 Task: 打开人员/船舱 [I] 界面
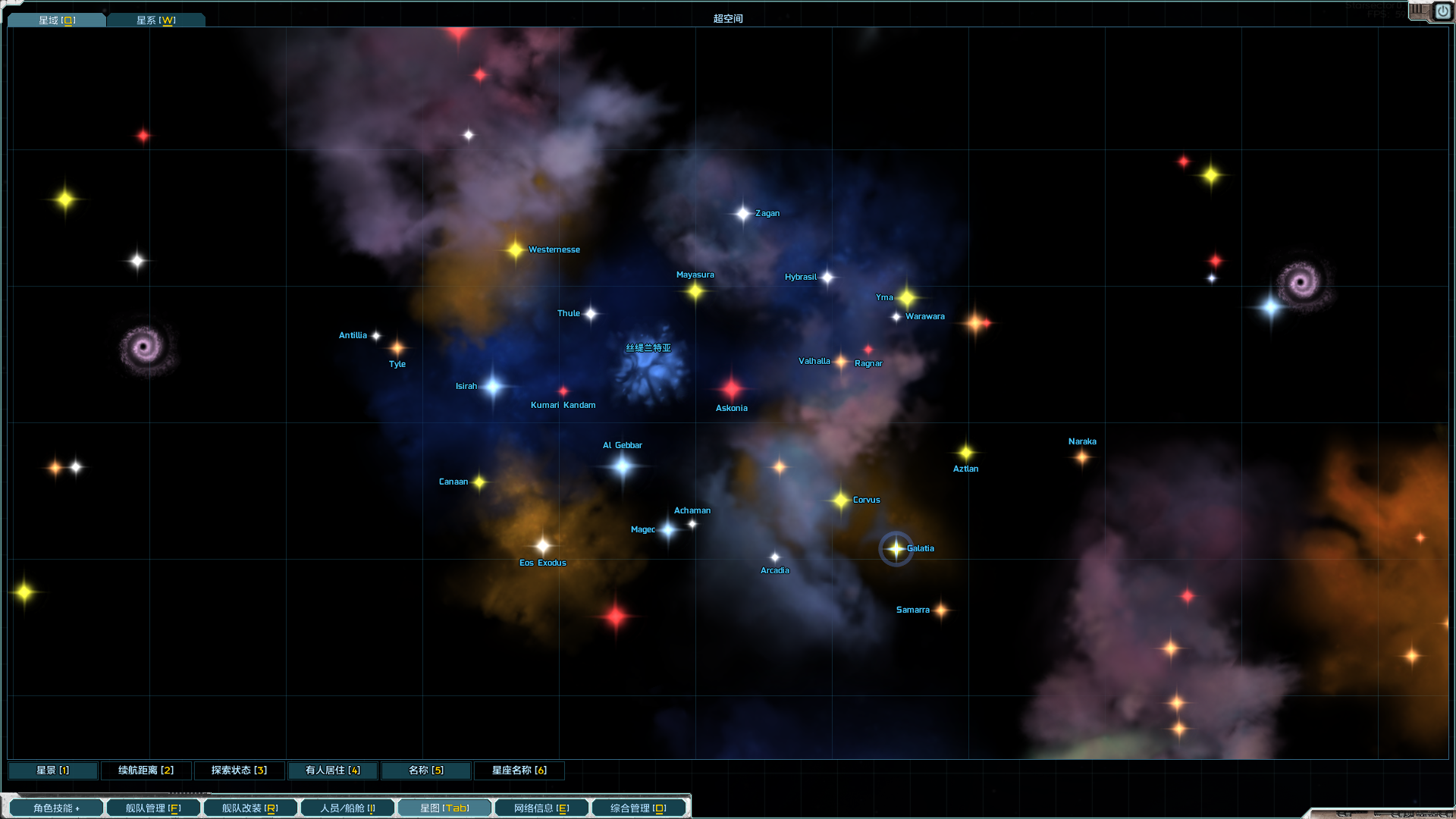tap(347, 808)
